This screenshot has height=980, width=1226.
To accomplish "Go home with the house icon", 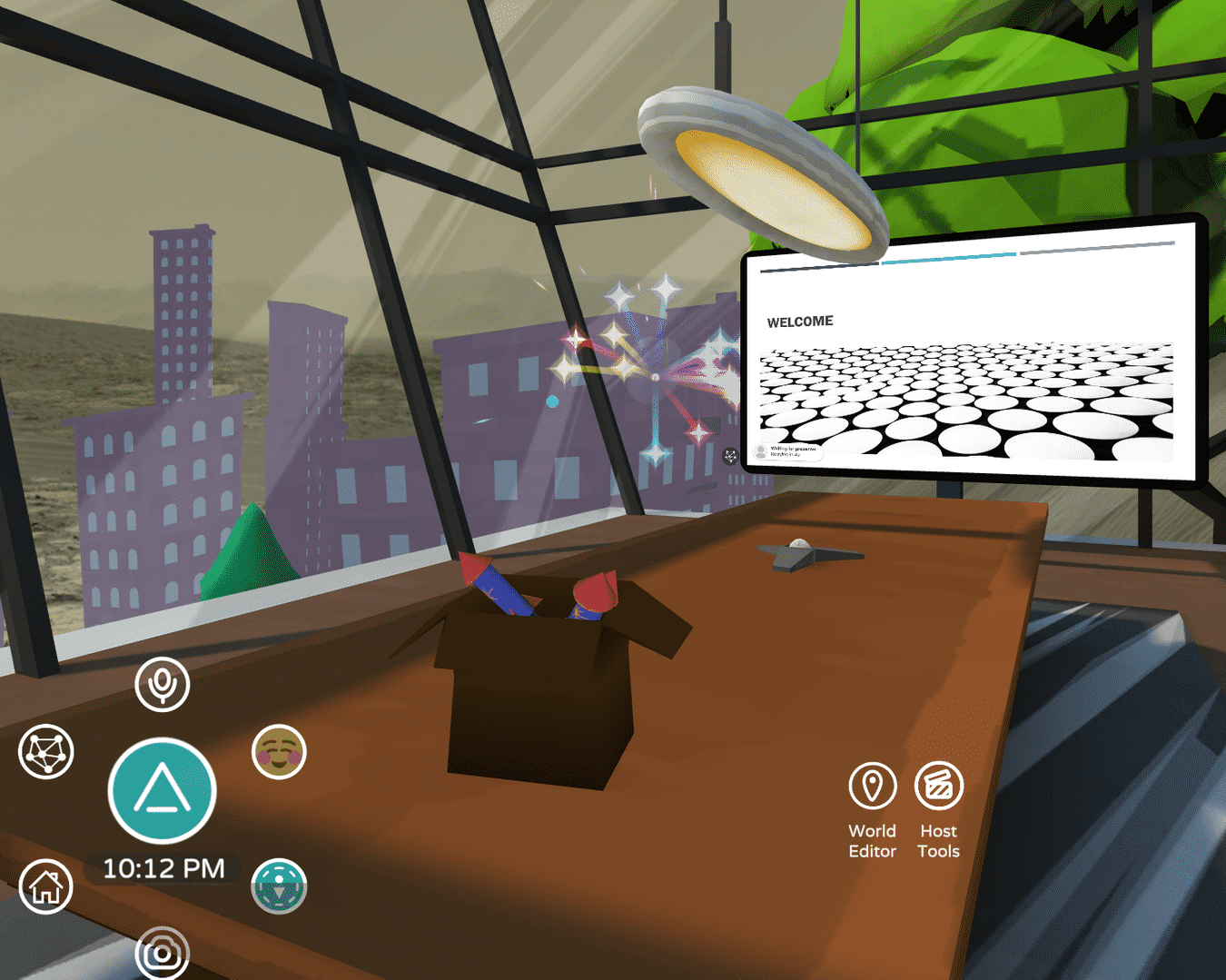I will coord(46,886).
